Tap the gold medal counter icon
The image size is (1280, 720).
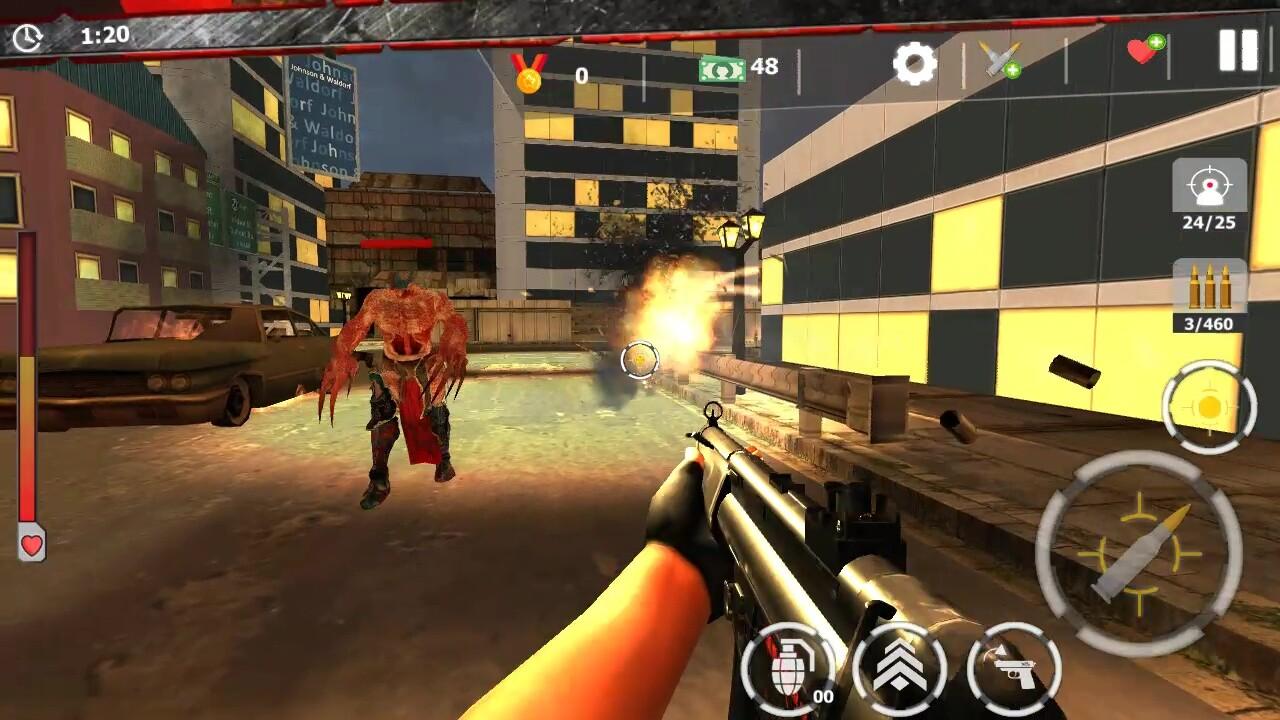tap(529, 70)
